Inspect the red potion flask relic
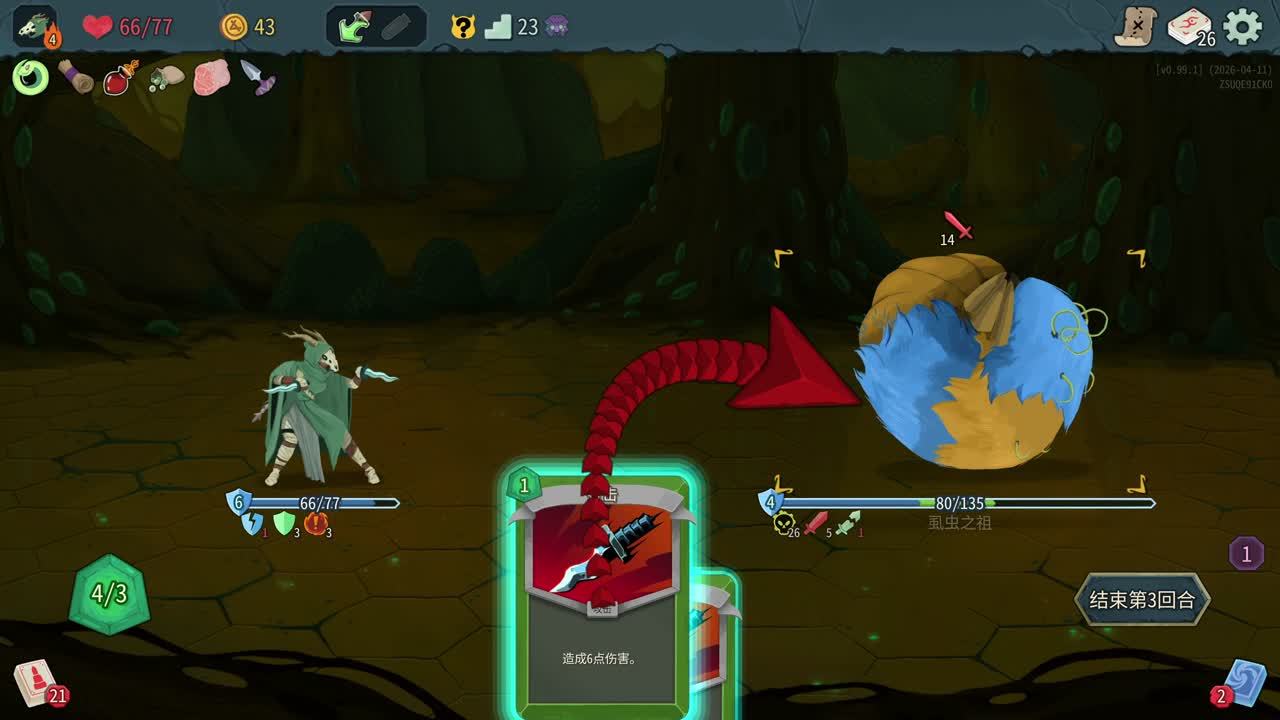This screenshot has height=720, width=1280. 120,77
